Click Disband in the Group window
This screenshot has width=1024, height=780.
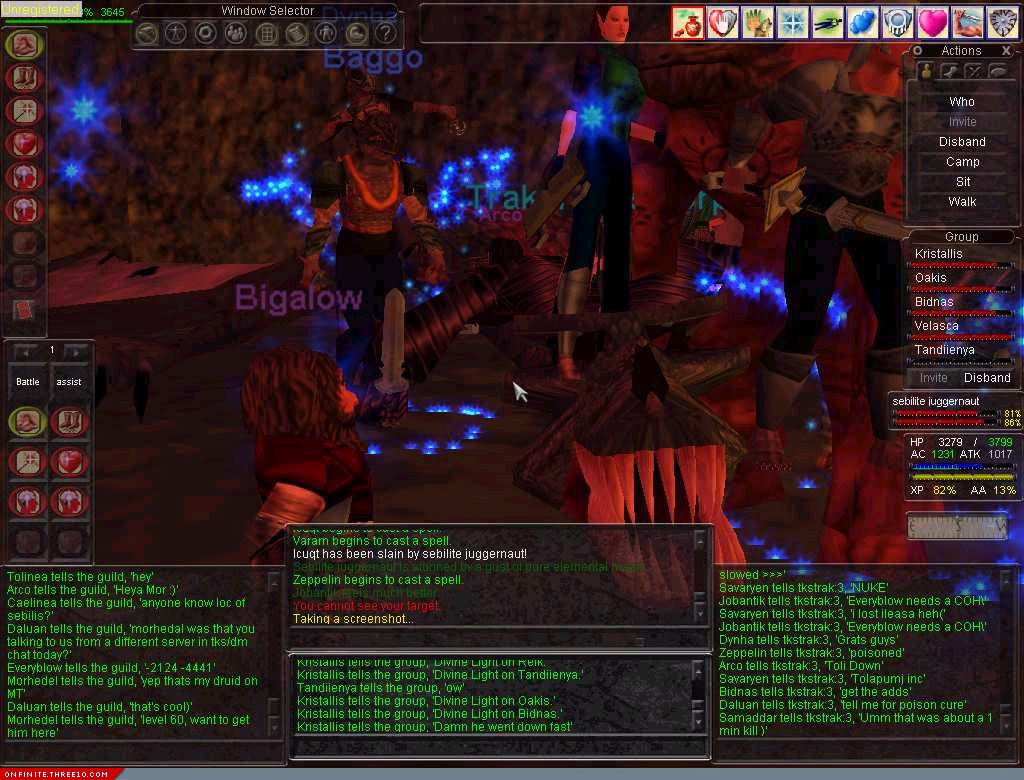pos(986,378)
